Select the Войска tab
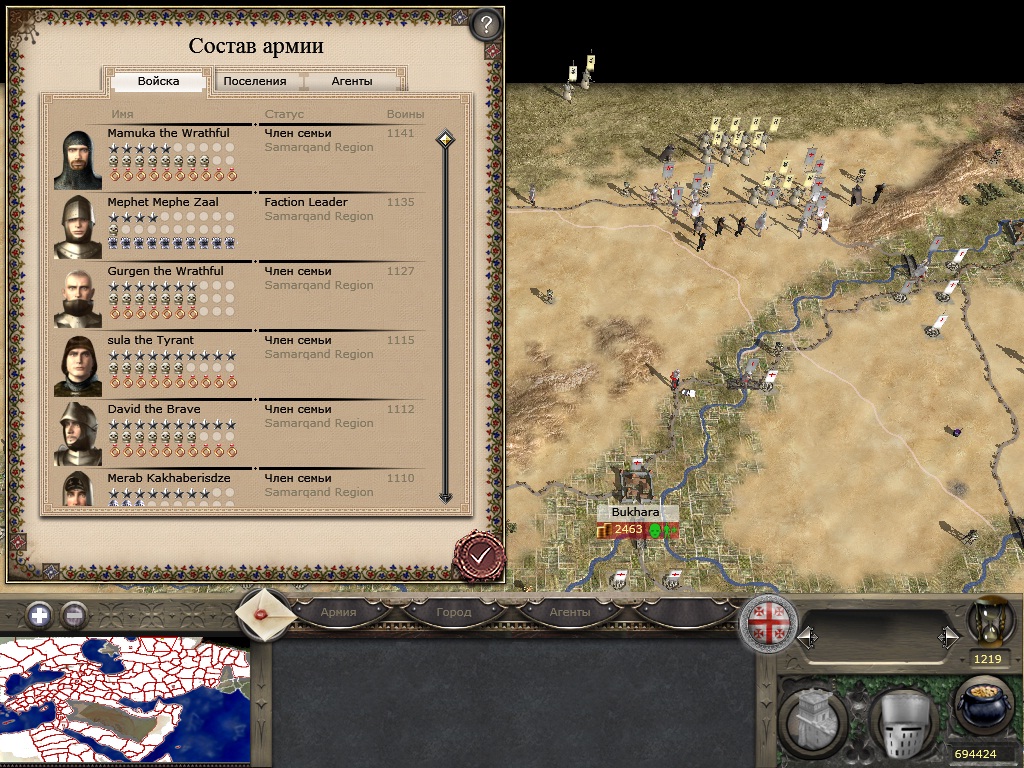1024x768 pixels. click(158, 81)
